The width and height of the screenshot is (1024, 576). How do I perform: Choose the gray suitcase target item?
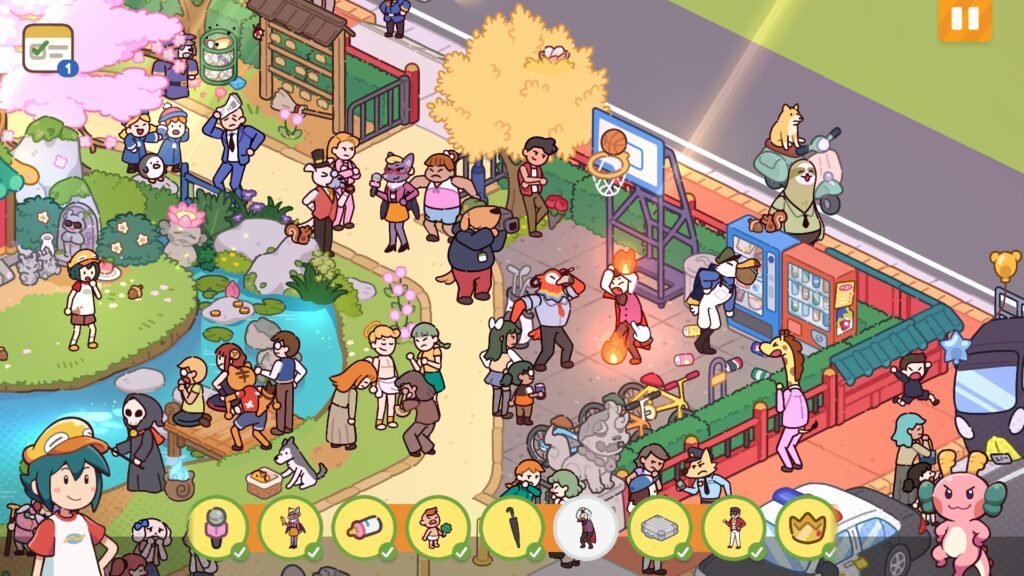[x=659, y=526]
